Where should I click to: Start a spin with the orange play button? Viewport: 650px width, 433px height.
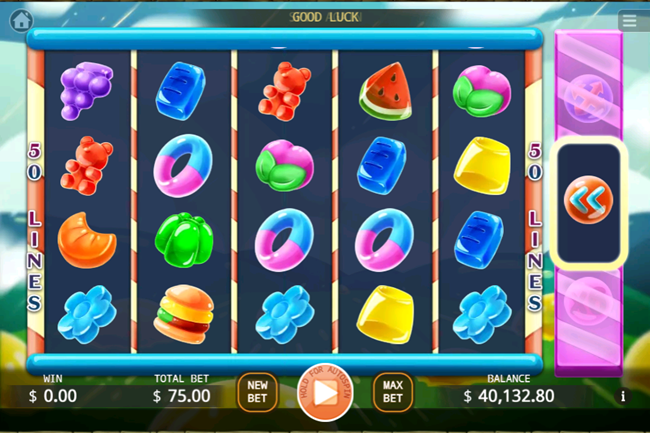(x=325, y=392)
